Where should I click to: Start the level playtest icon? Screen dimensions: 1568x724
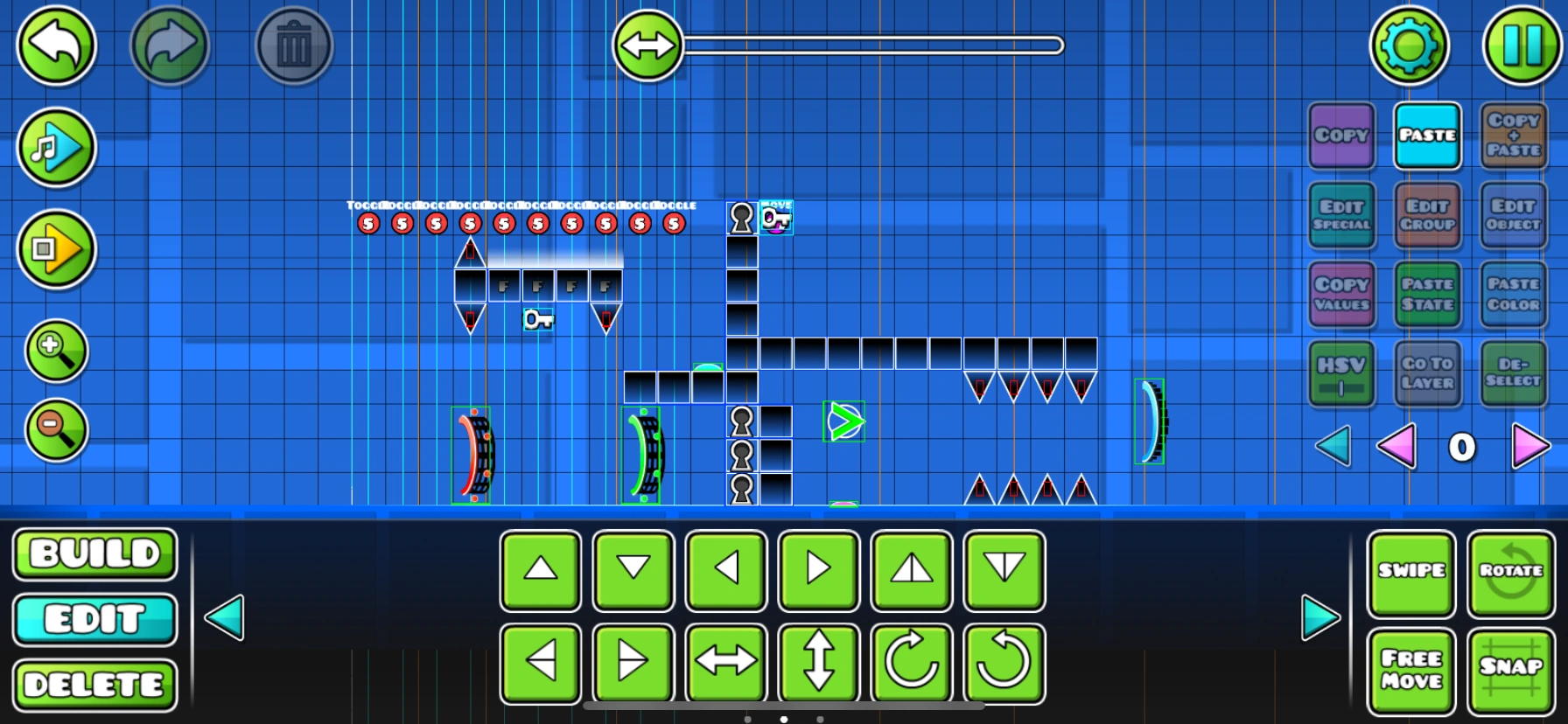click(55, 249)
